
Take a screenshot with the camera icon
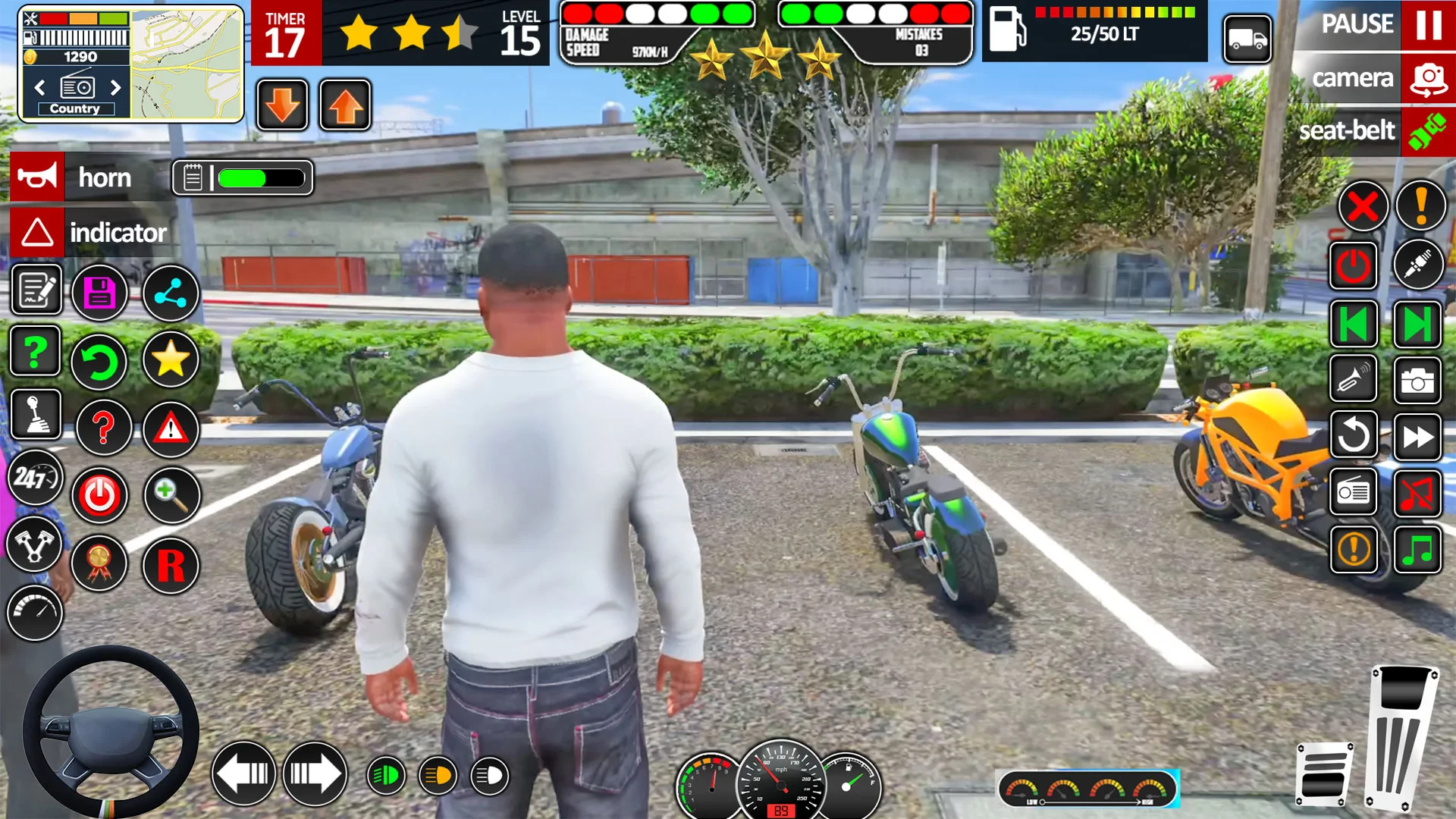click(1417, 381)
